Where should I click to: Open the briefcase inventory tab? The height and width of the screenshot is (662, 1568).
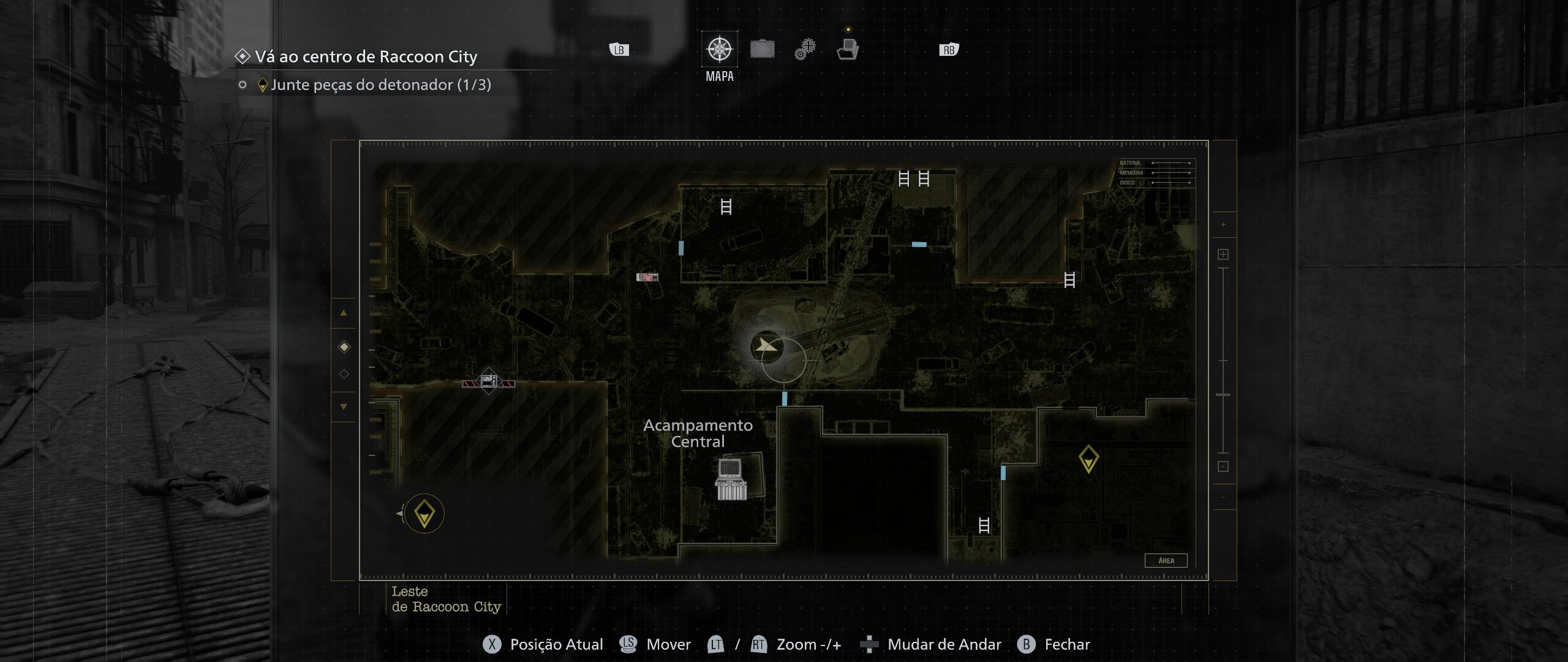762,49
